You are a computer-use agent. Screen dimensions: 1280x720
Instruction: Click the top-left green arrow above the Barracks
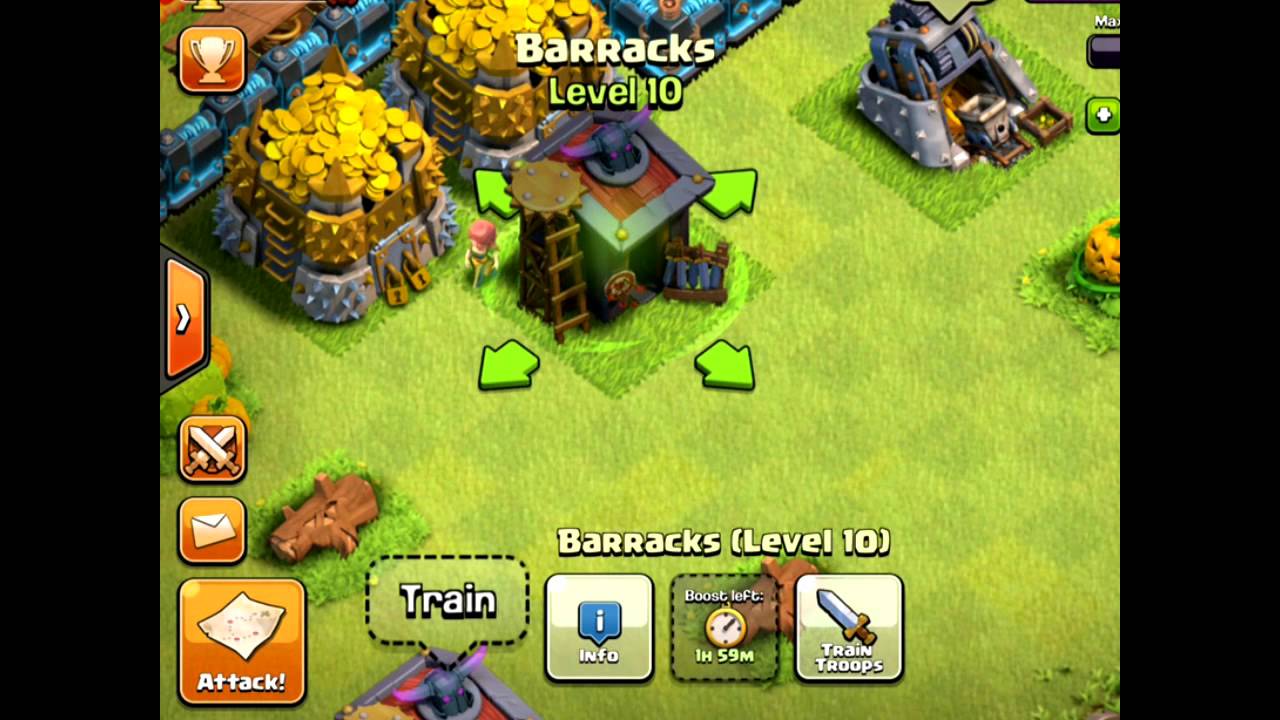(495, 190)
